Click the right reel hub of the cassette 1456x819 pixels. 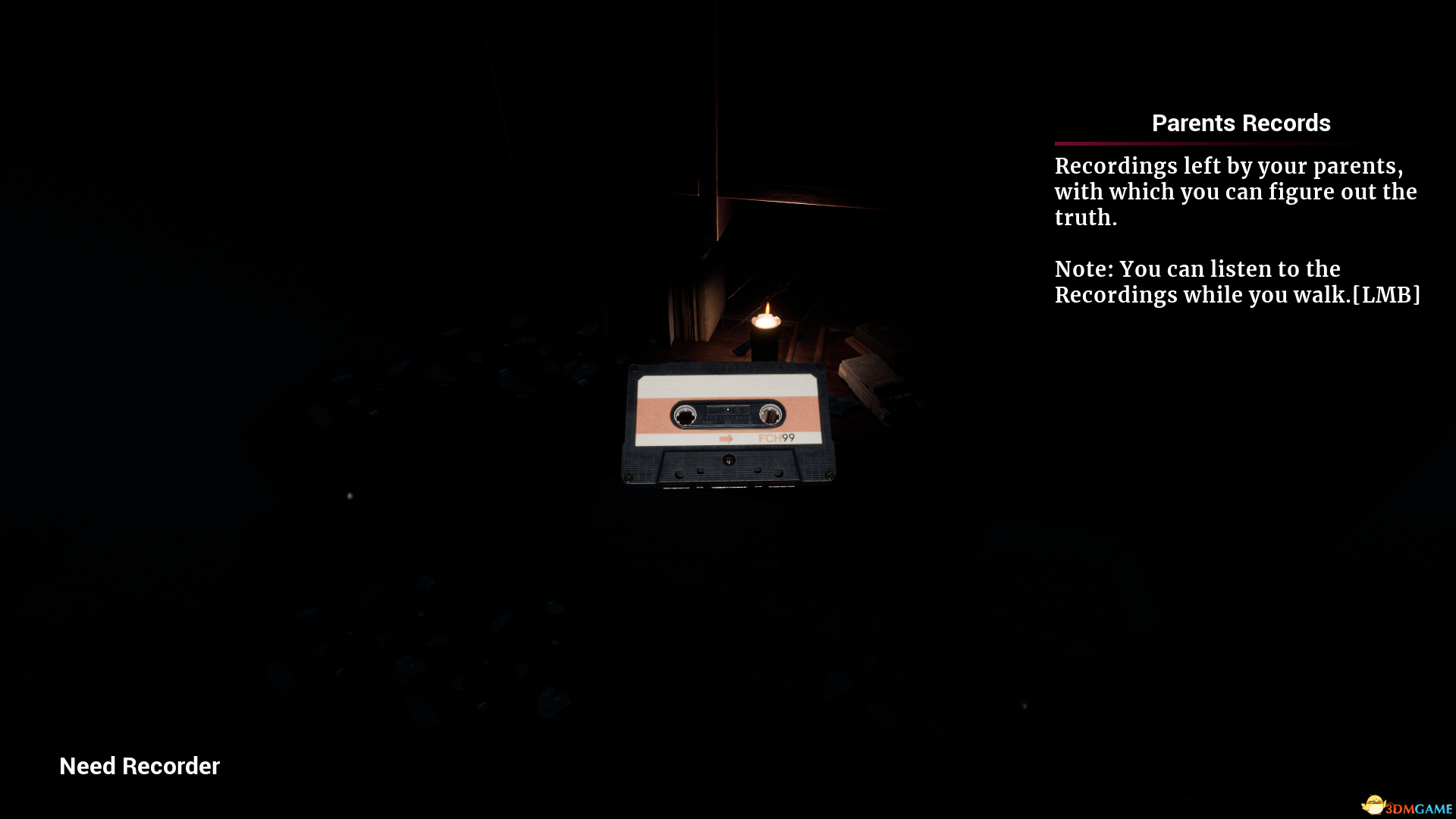pos(769,414)
